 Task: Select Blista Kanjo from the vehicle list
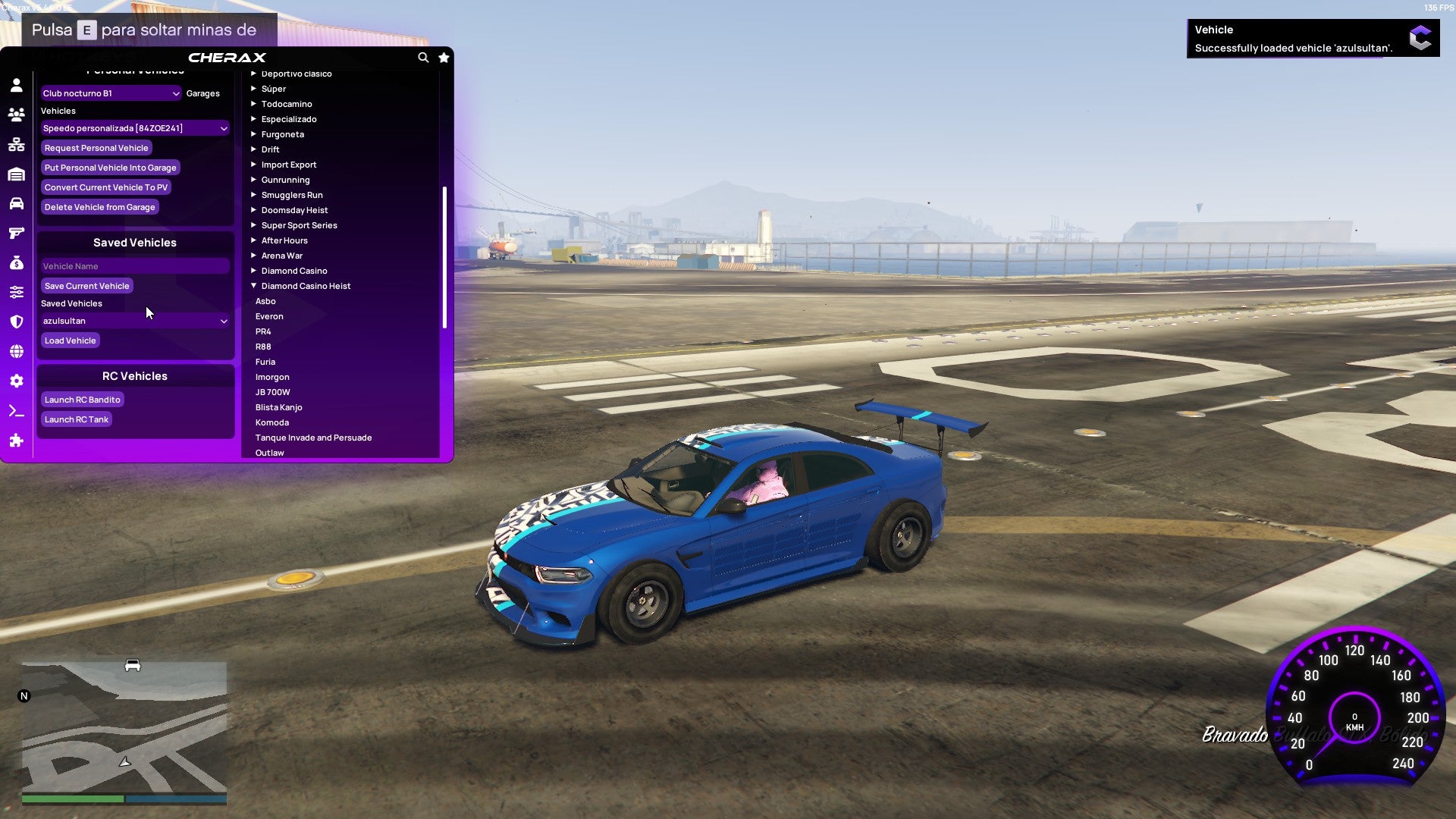(x=278, y=407)
